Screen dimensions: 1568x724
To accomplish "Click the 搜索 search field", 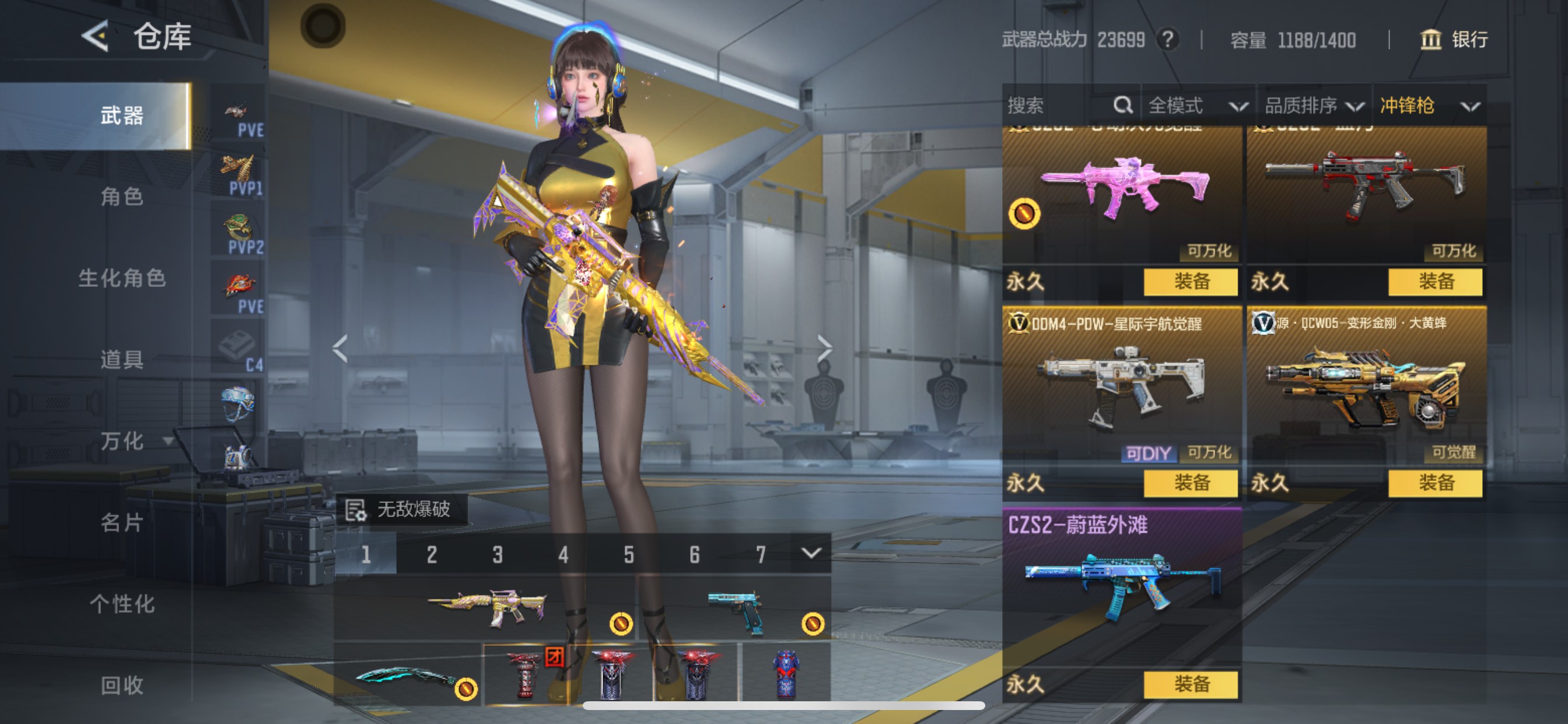I will click(x=1059, y=106).
